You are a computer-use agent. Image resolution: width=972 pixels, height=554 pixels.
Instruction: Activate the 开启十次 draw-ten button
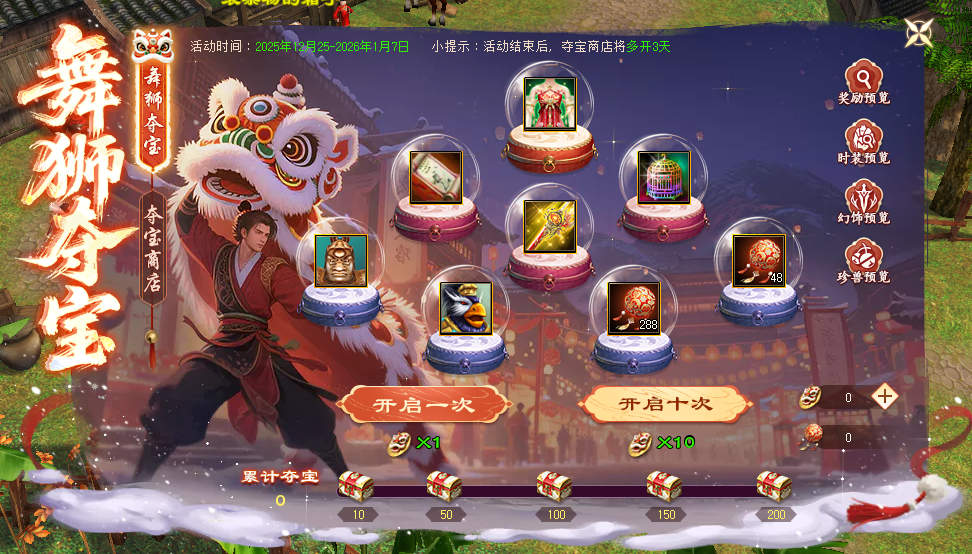tap(666, 405)
